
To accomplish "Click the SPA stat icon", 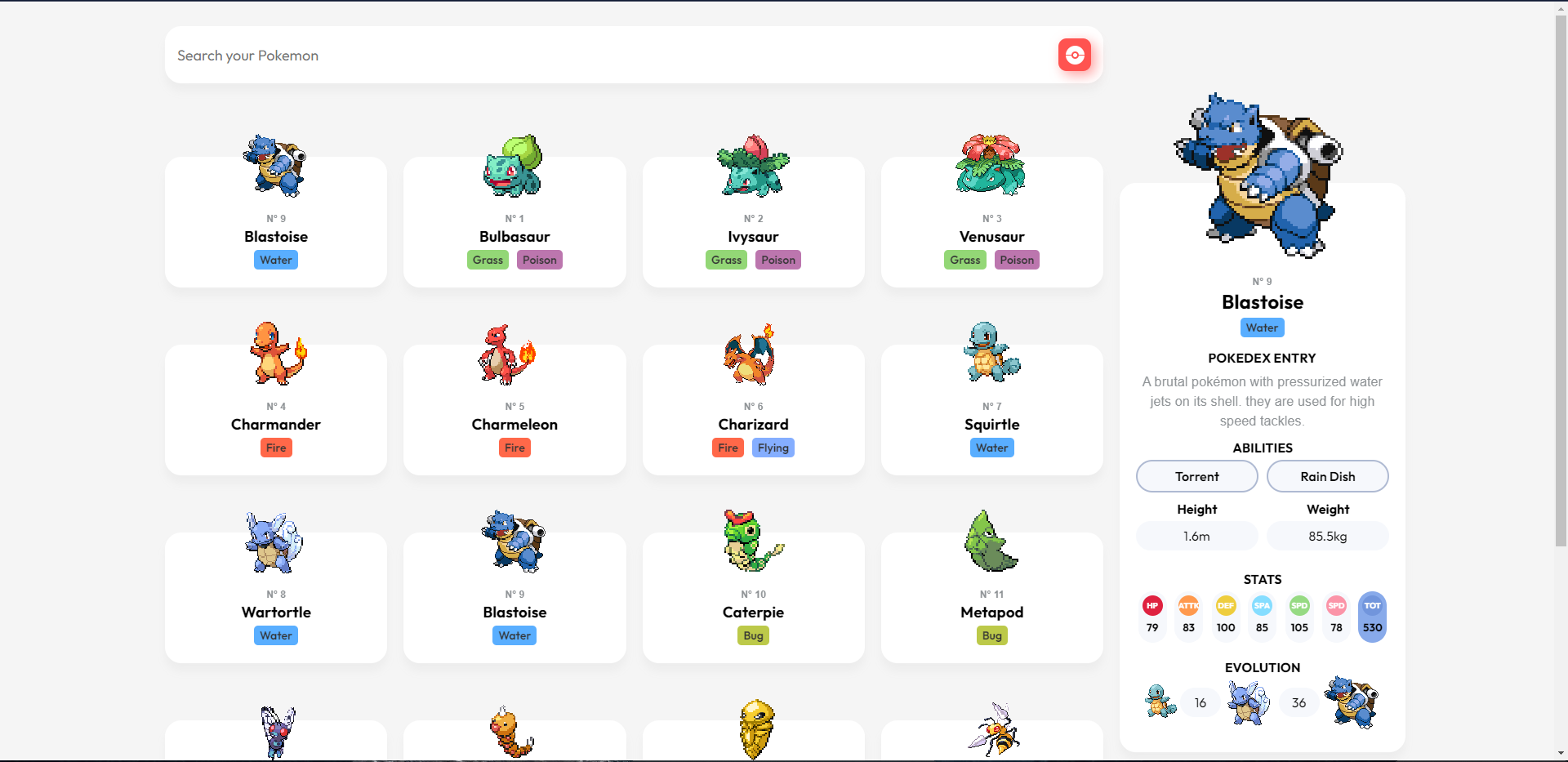I will (x=1261, y=606).
